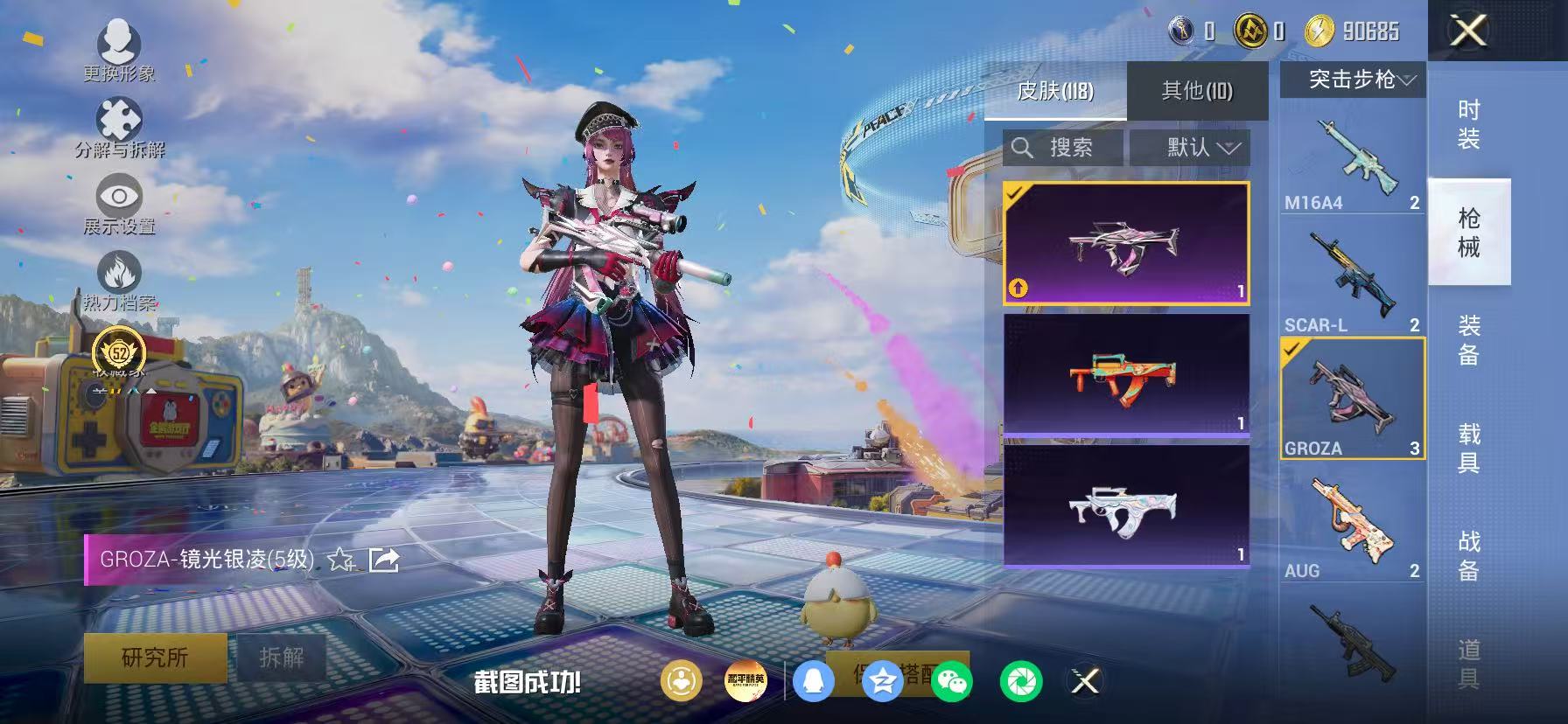This screenshot has height=724, width=1568.
Task: Choose the SCAR-L weapon entry
Action: (x=1353, y=282)
